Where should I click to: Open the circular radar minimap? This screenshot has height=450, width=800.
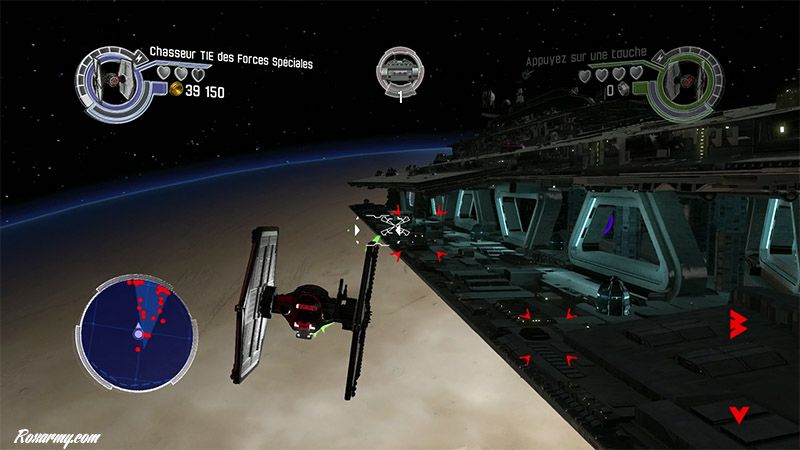click(x=137, y=328)
